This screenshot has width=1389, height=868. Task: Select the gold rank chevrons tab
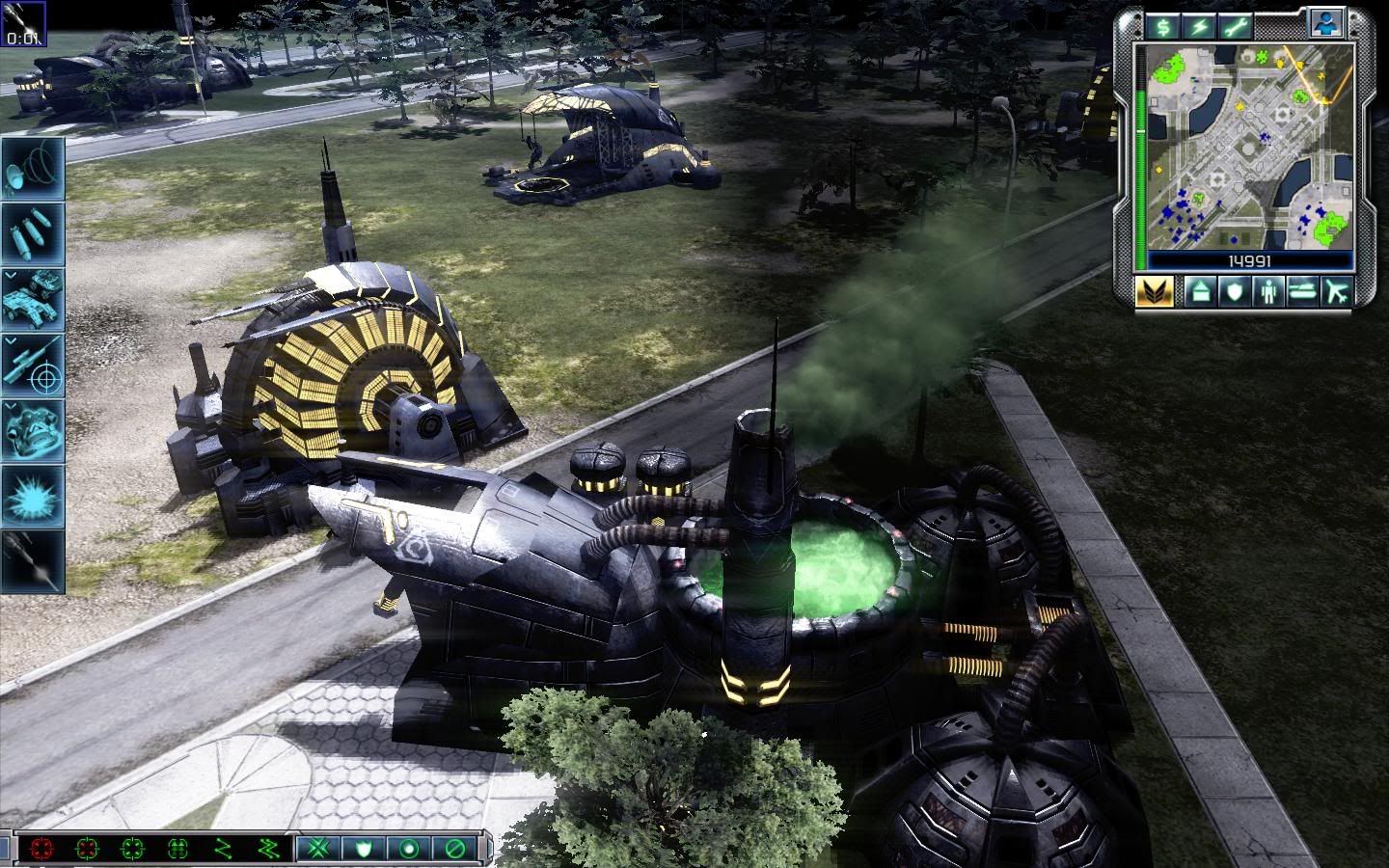tap(1155, 291)
